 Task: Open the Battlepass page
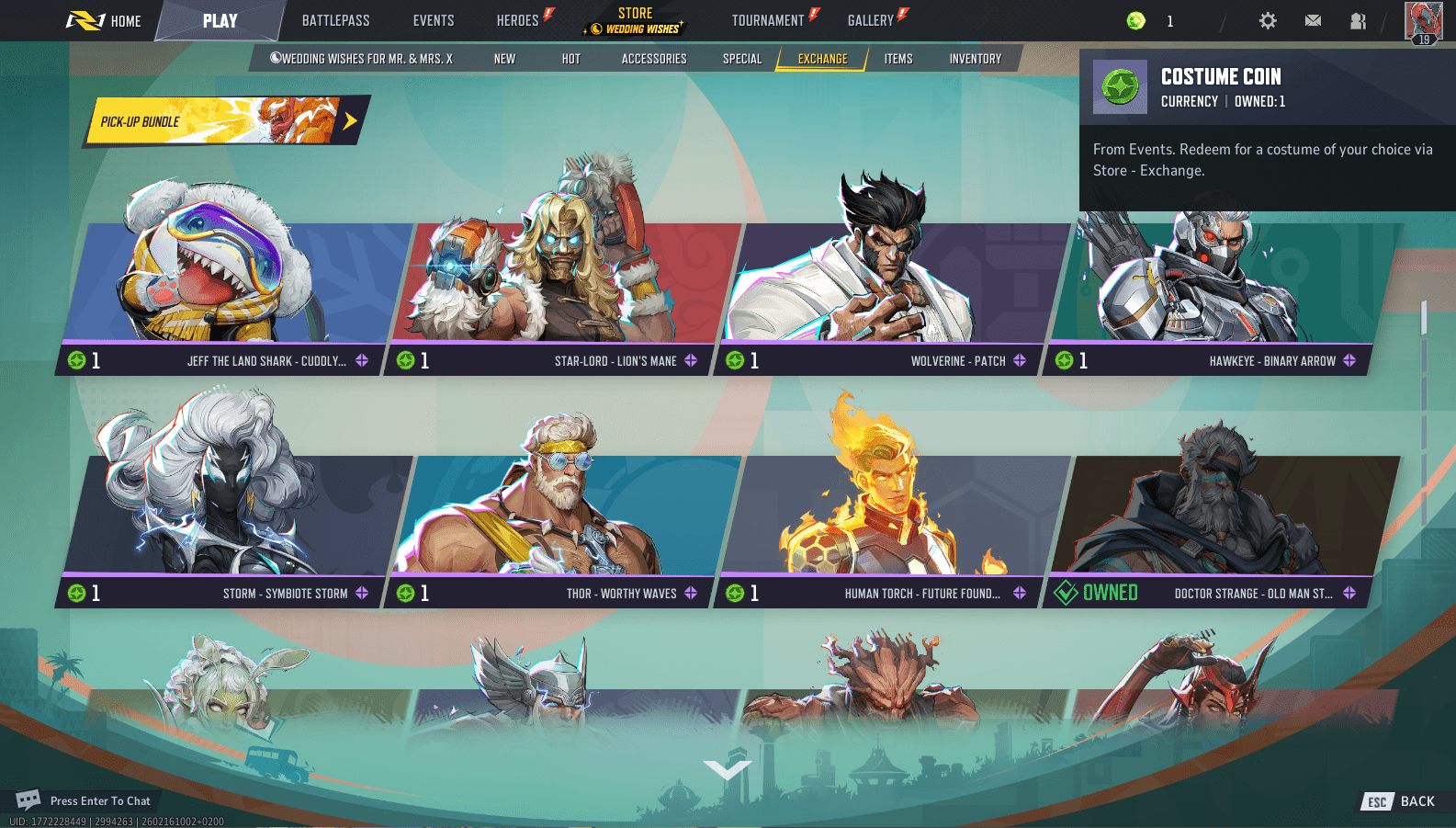pyautogui.click(x=335, y=21)
